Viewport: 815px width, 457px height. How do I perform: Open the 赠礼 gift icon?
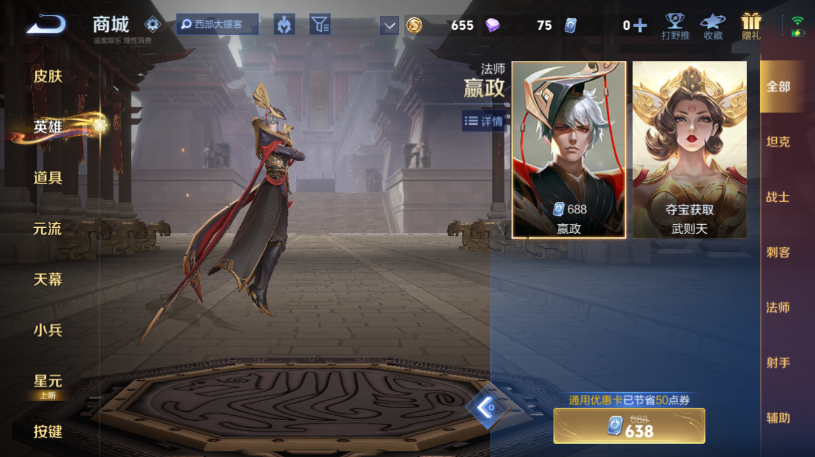click(751, 26)
